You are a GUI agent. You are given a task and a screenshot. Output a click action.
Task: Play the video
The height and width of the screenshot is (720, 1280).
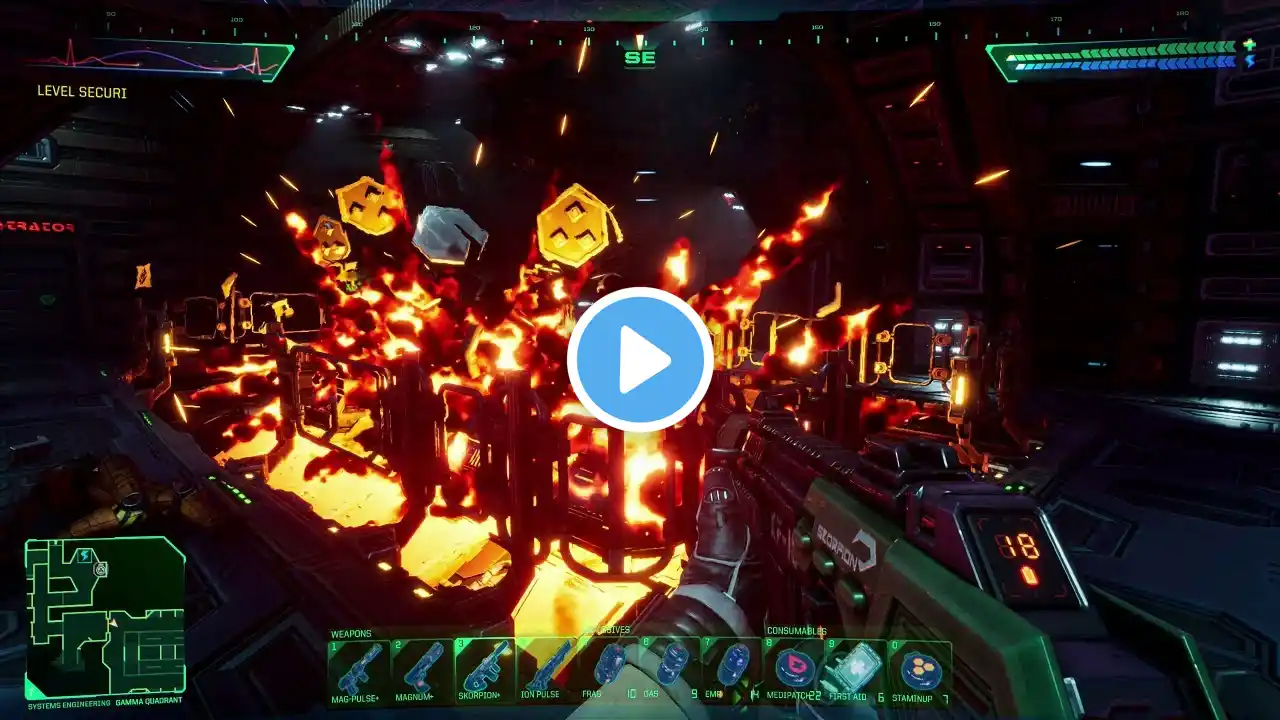(640, 360)
